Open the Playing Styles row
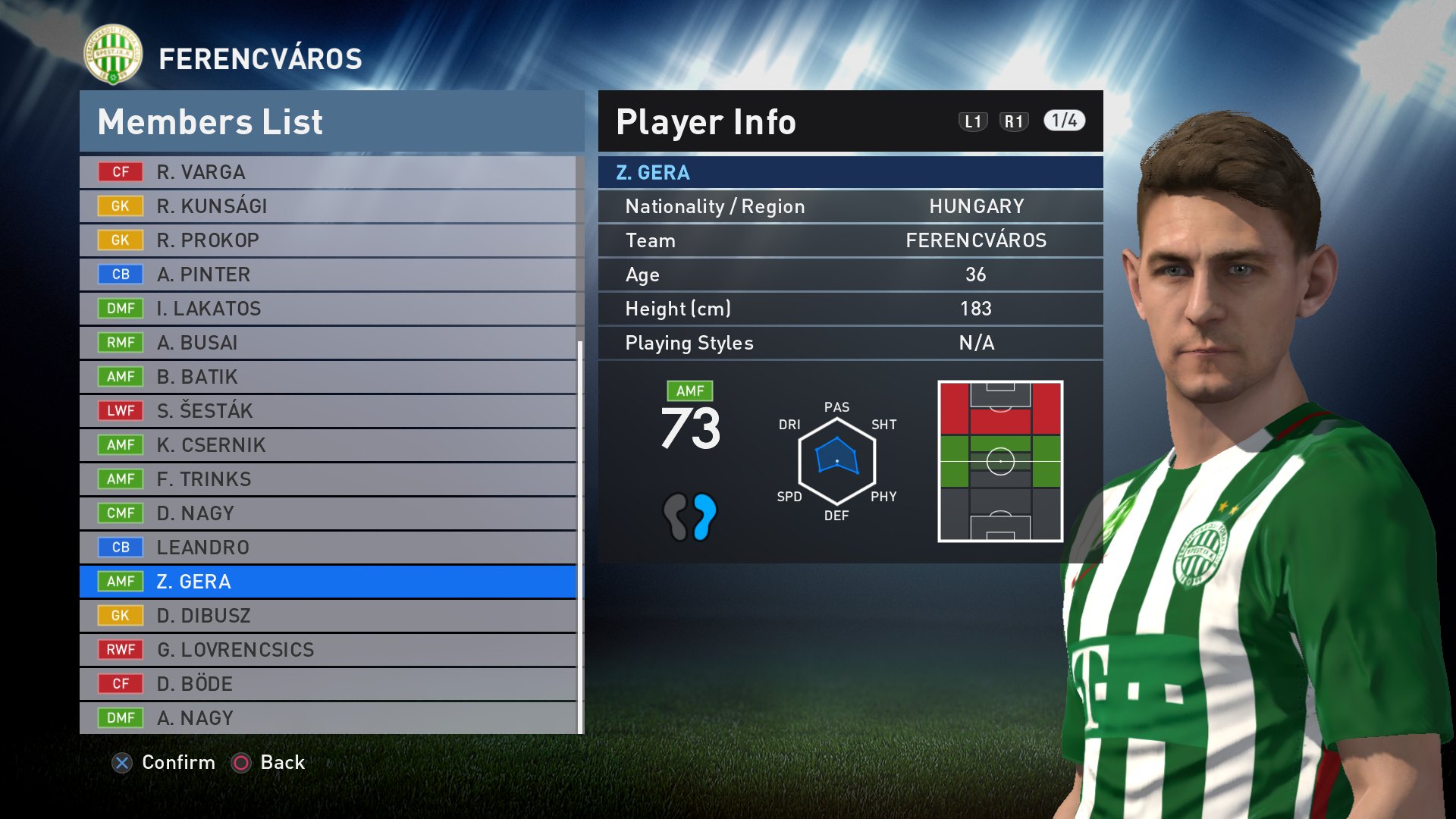Viewport: 1456px width, 819px height. tap(849, 343)
